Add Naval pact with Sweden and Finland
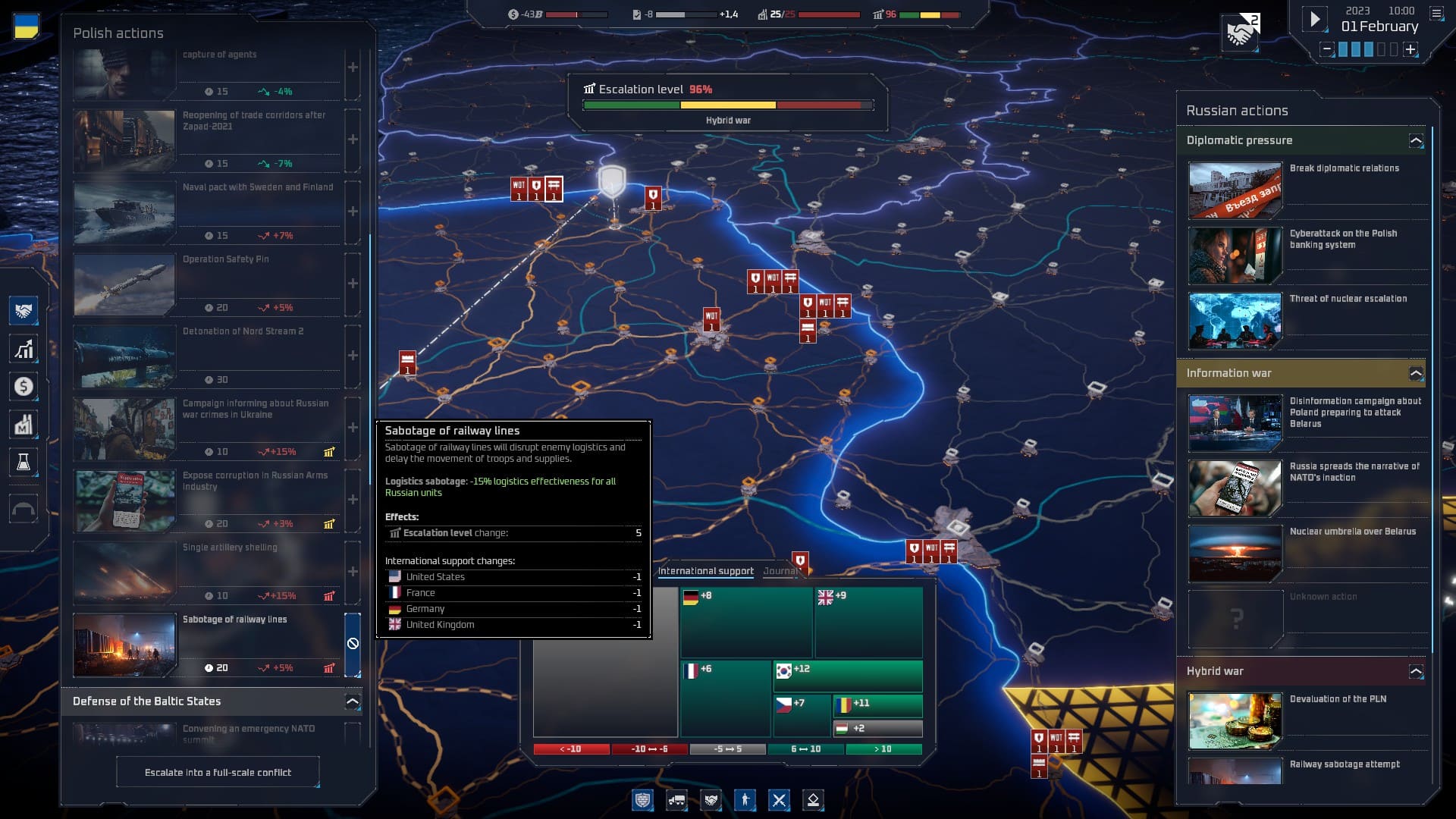1456x819 pixels. [353, 212]
